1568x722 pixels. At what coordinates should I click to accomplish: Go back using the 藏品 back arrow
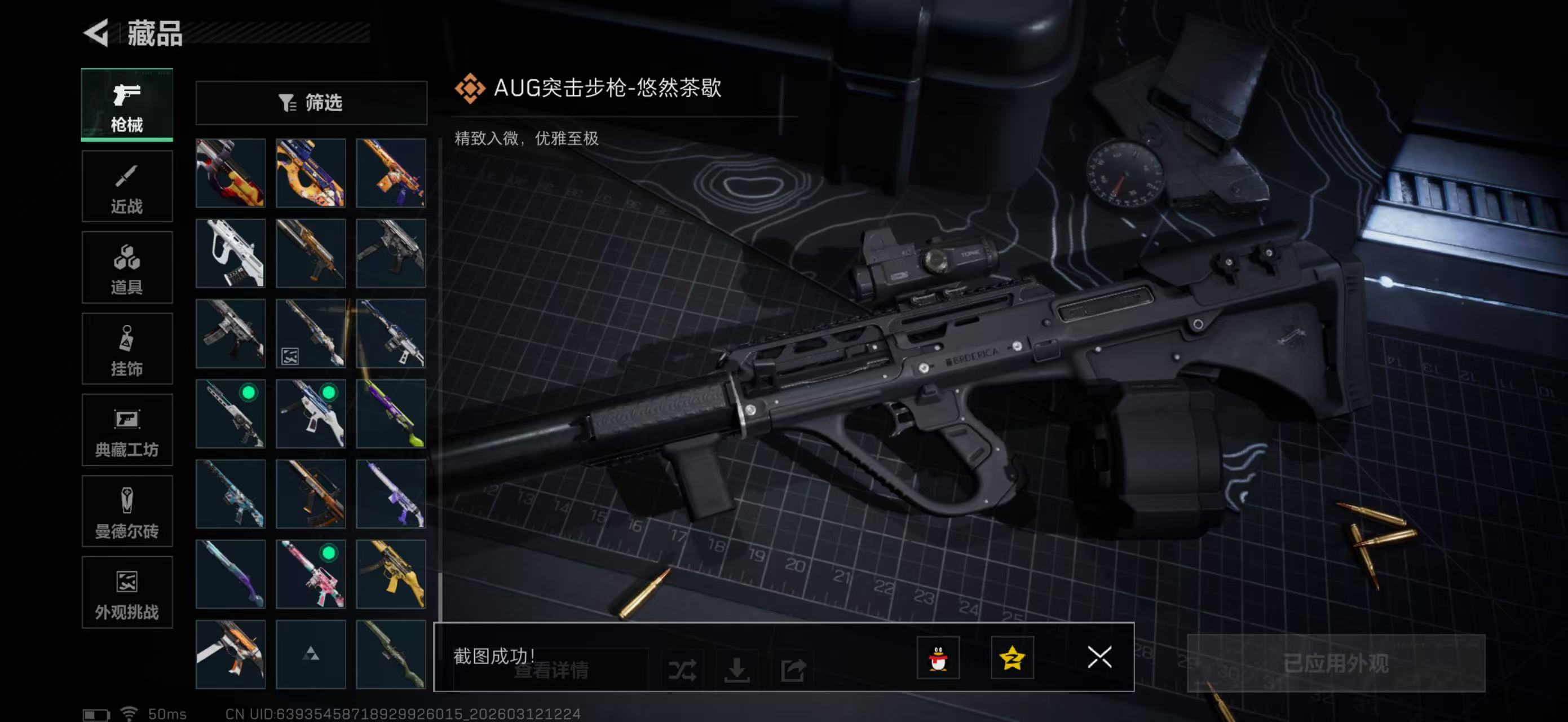[x=98, y=33]
